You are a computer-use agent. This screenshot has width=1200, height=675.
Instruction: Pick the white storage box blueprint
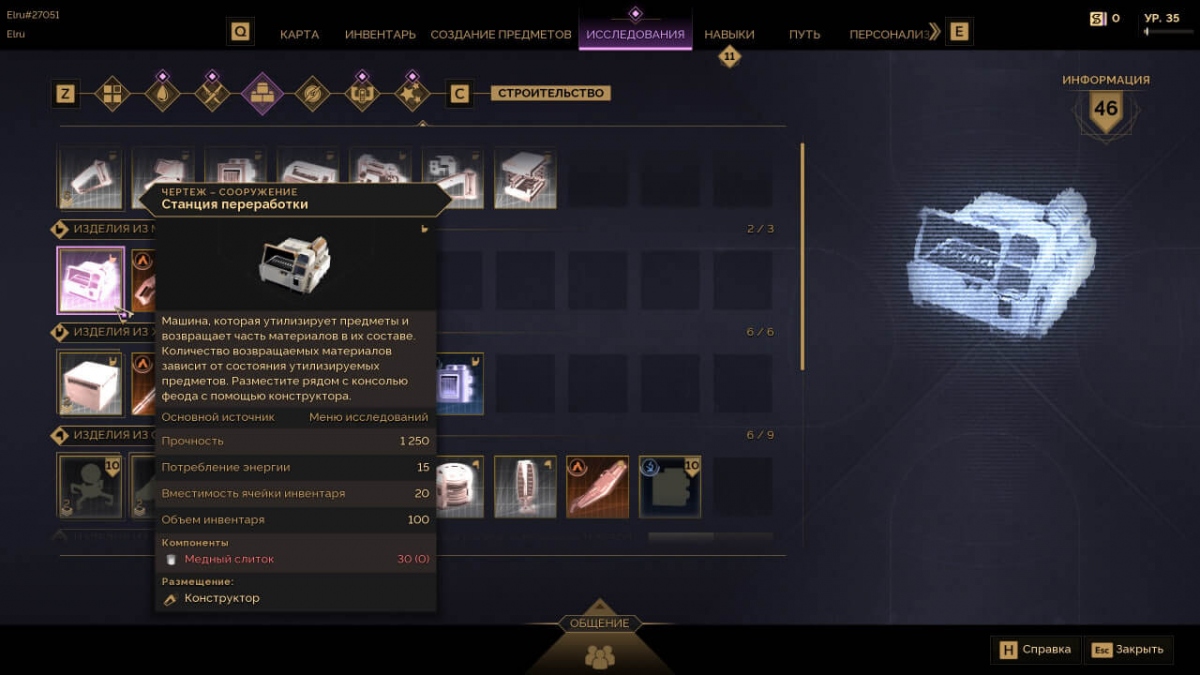coord(91,383)
